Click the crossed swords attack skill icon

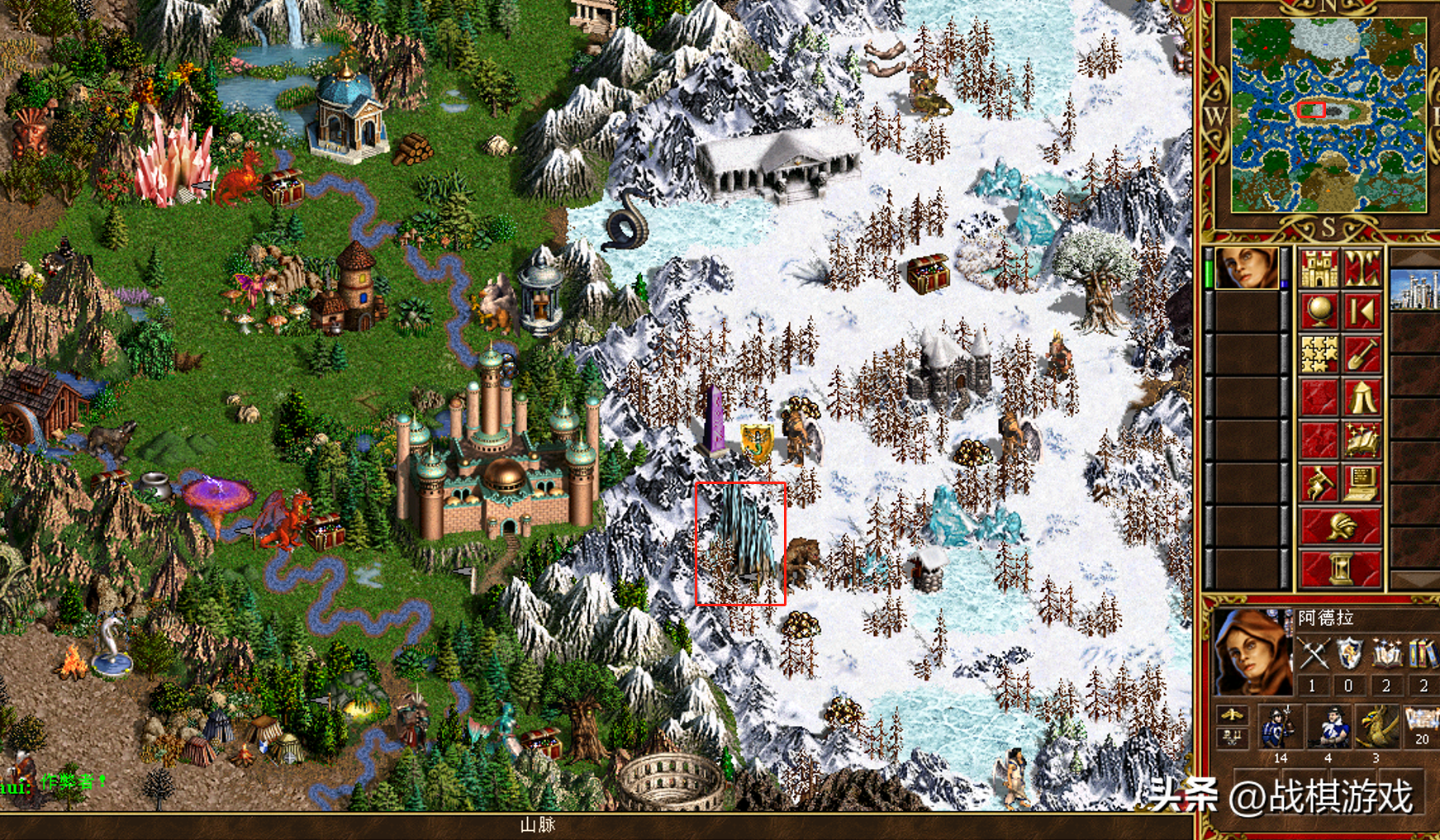point(1313,656)
